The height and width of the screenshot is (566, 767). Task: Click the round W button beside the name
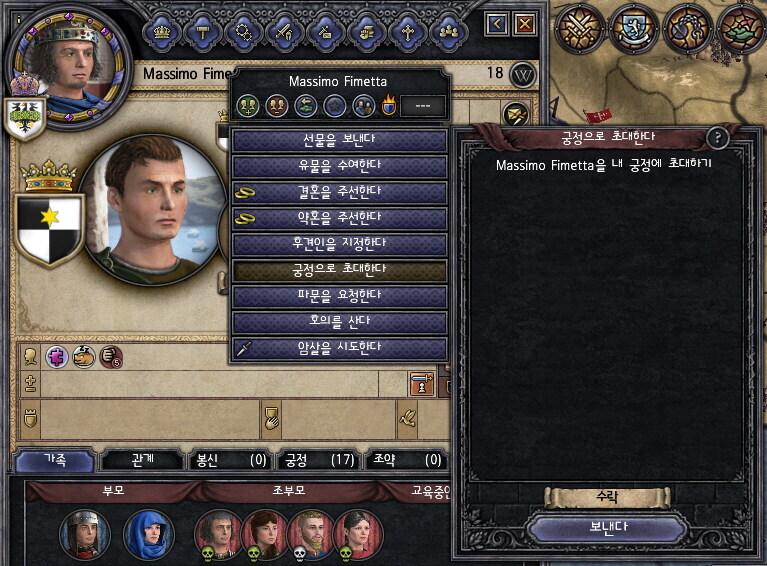[x=523, y=75]
